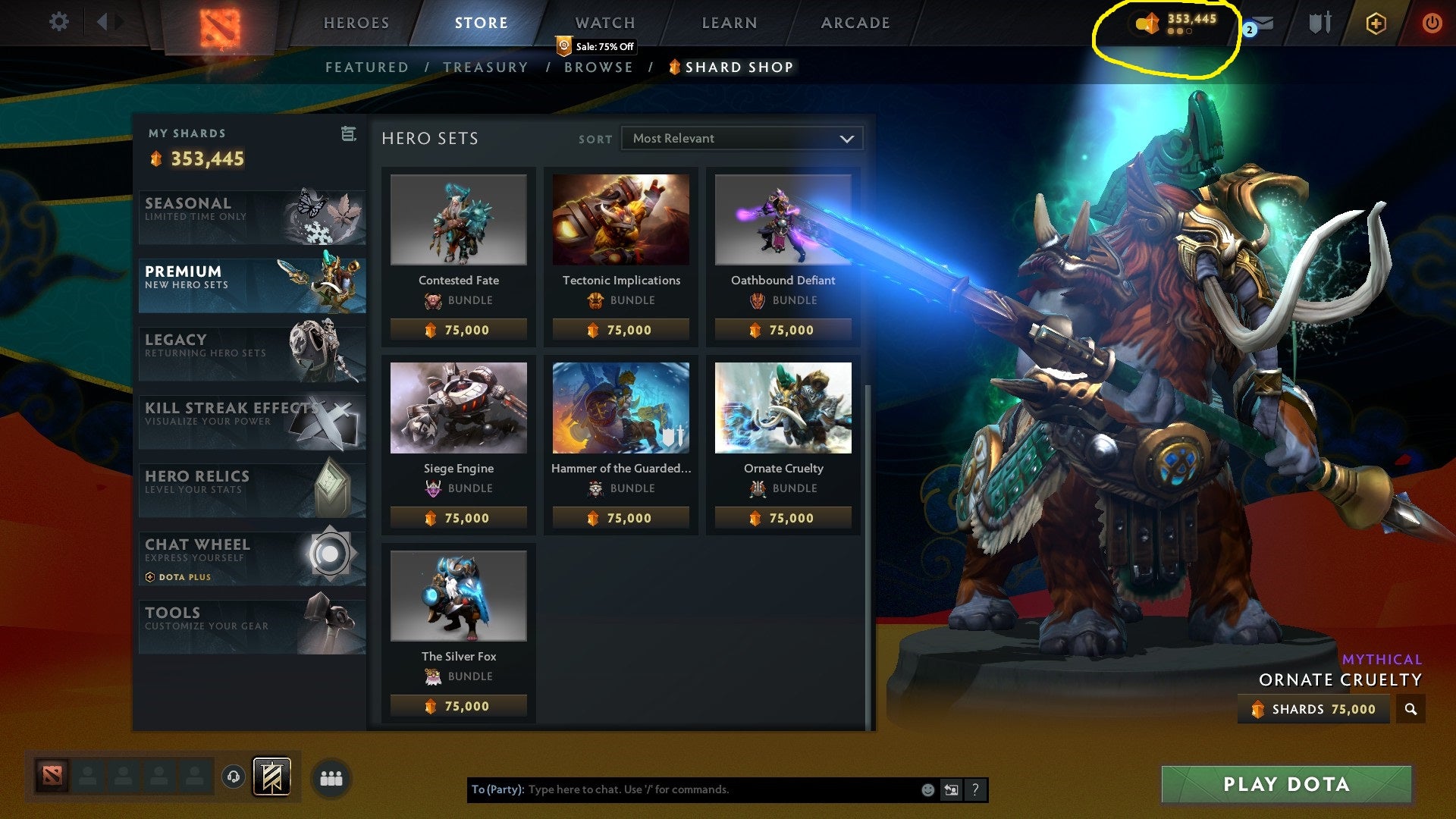Open Dota Plus via the hexagonal plus icon

click(1376, 24)
